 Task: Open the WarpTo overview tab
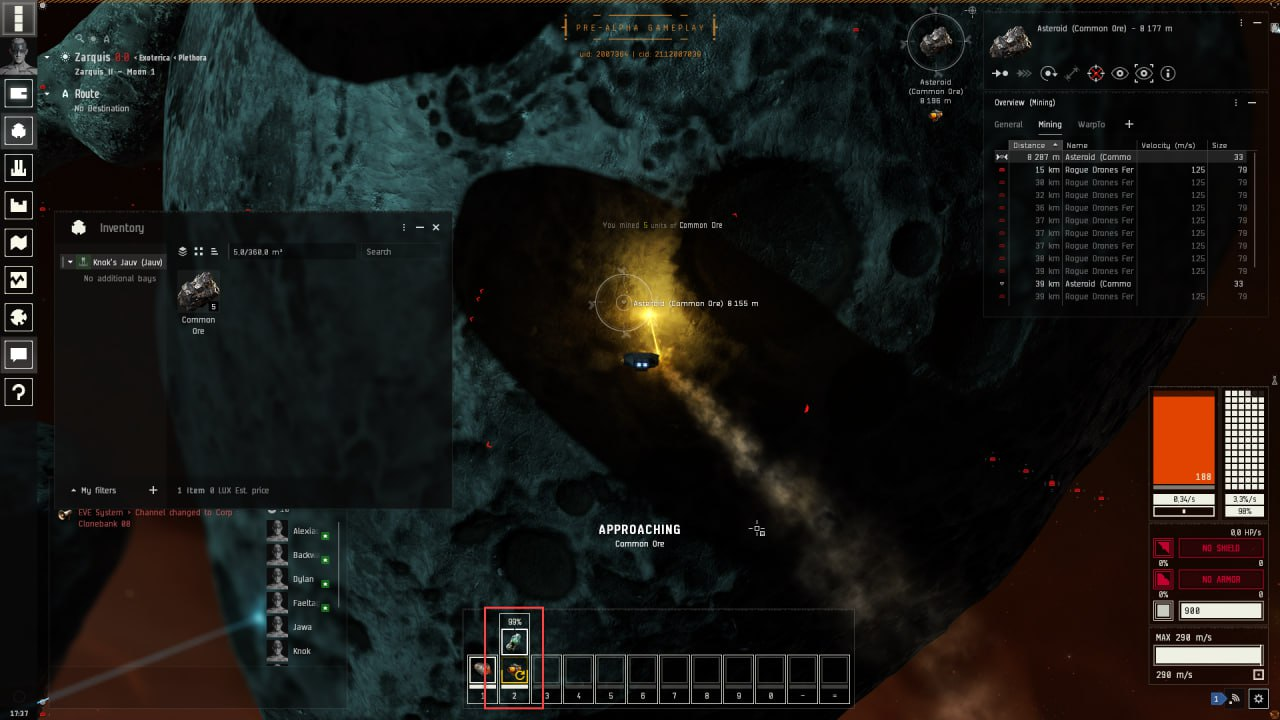1091,125
